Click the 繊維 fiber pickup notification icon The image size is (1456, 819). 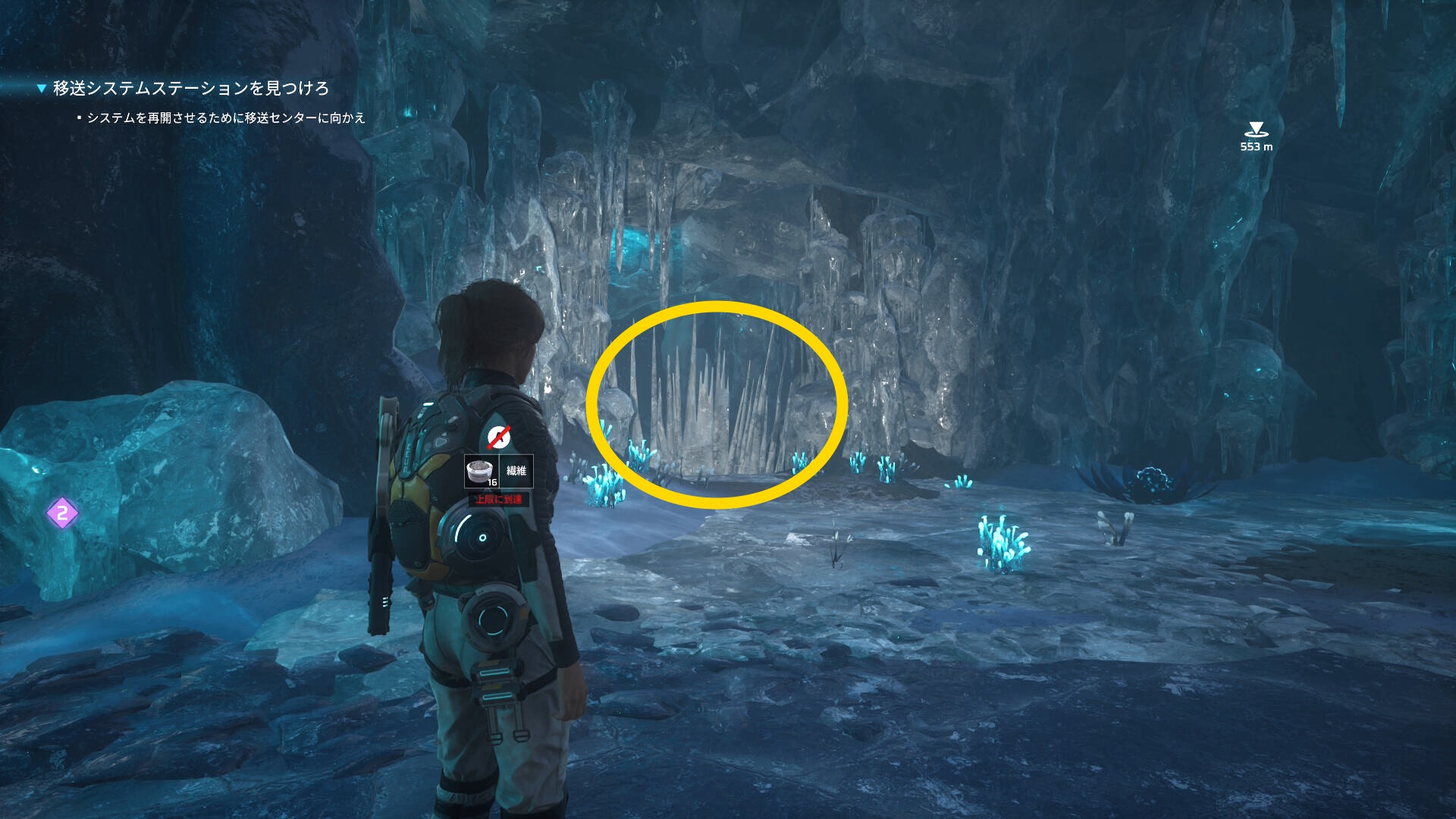pos(481,472)
